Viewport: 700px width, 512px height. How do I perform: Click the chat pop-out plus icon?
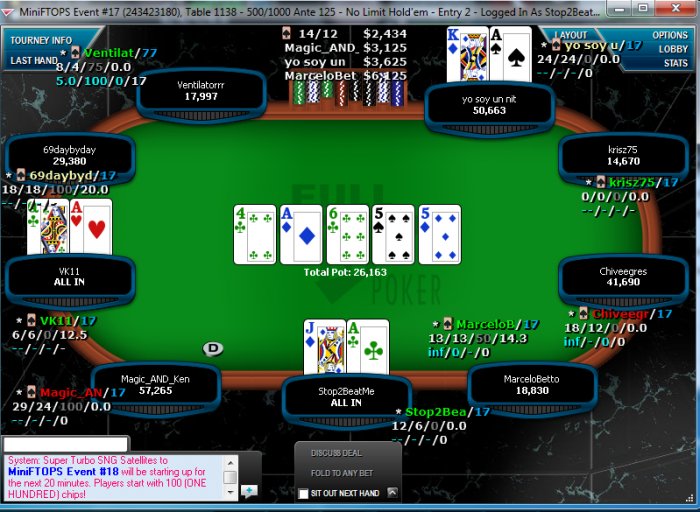click(x=249, y=489)
